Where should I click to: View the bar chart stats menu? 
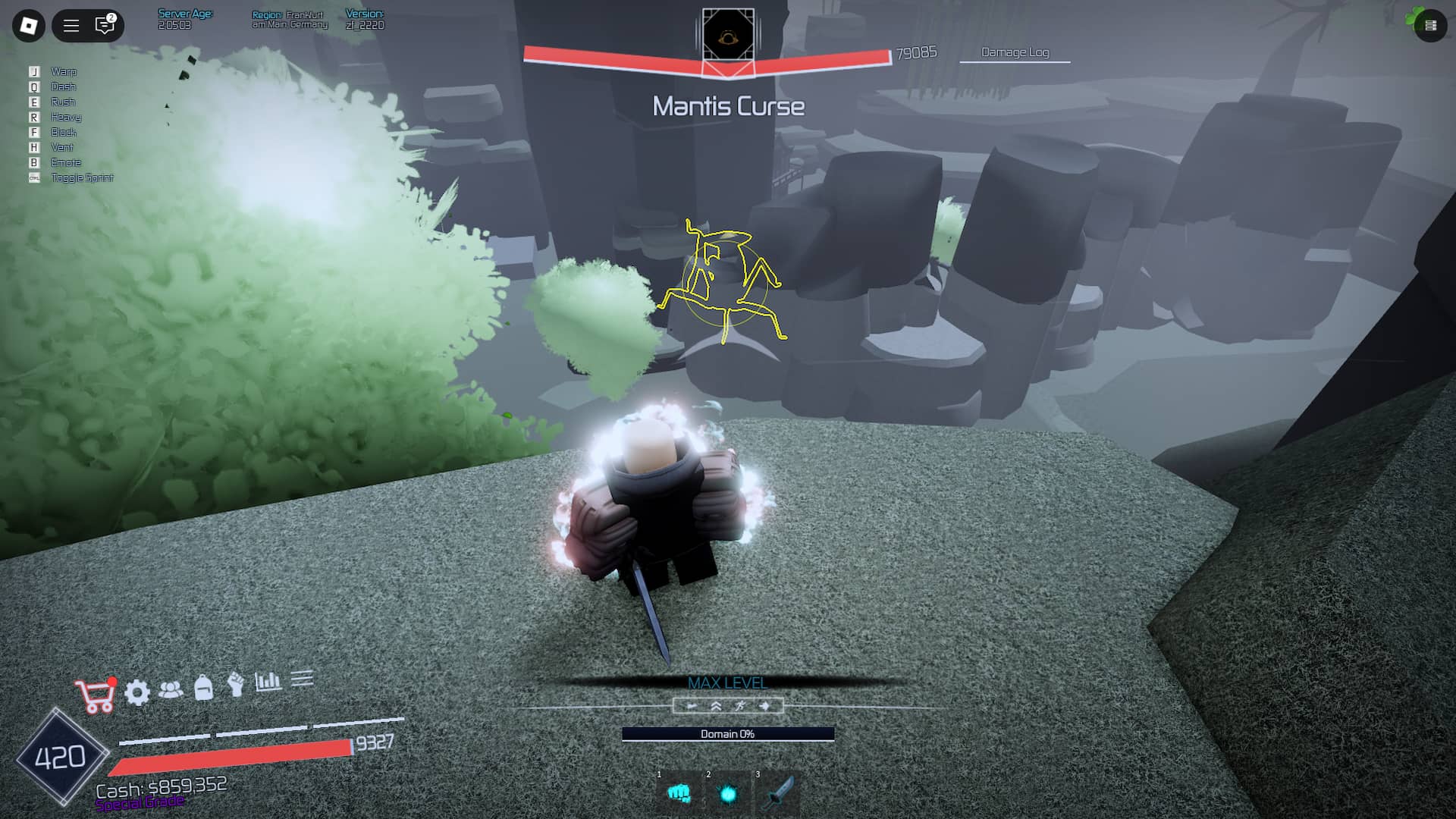tap(268, 681)
